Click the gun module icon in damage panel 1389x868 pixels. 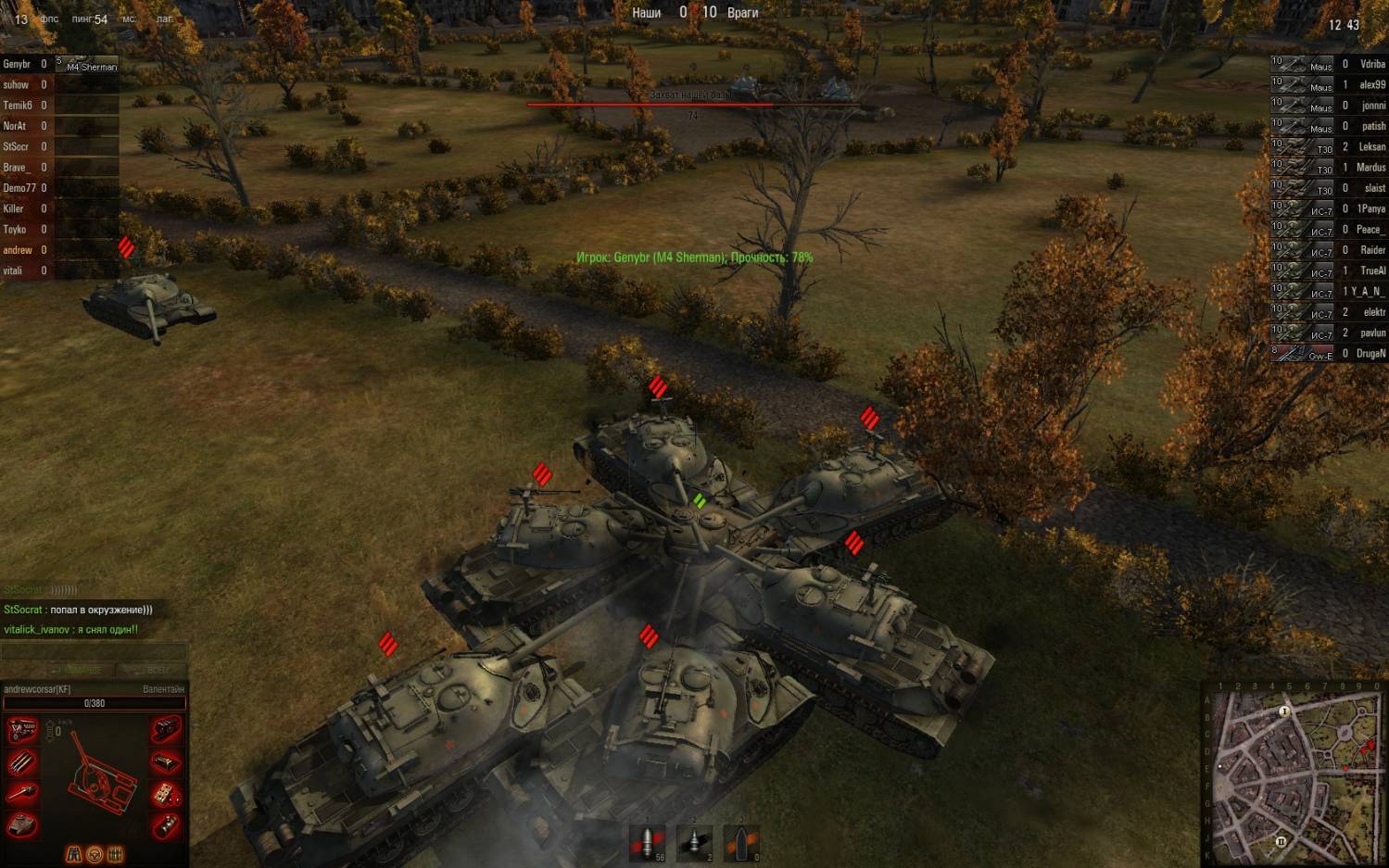tap(22, 793)
